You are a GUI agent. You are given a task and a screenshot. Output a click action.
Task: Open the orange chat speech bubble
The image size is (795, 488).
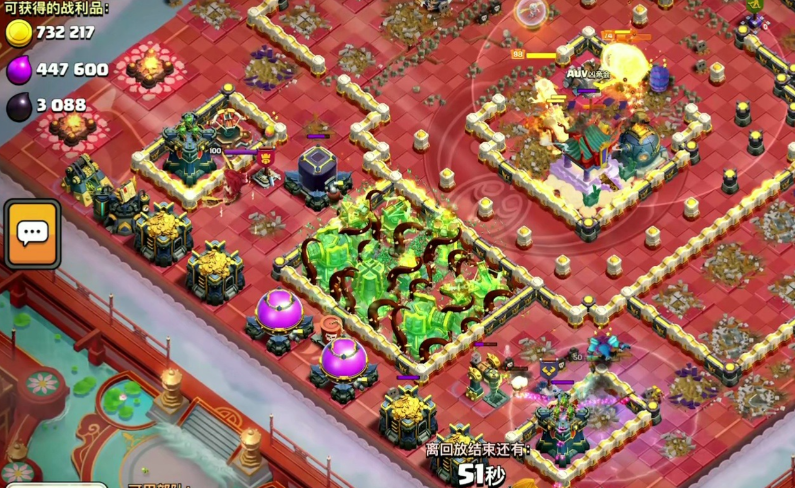[32, 234]
